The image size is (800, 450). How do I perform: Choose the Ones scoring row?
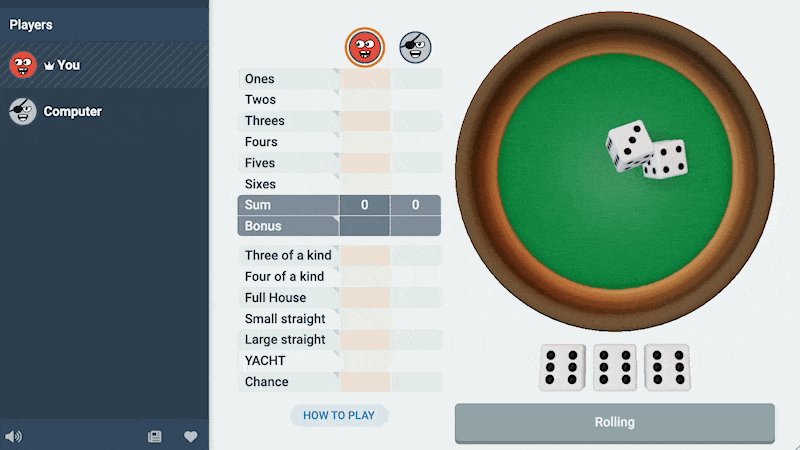[x=364, y=79]
